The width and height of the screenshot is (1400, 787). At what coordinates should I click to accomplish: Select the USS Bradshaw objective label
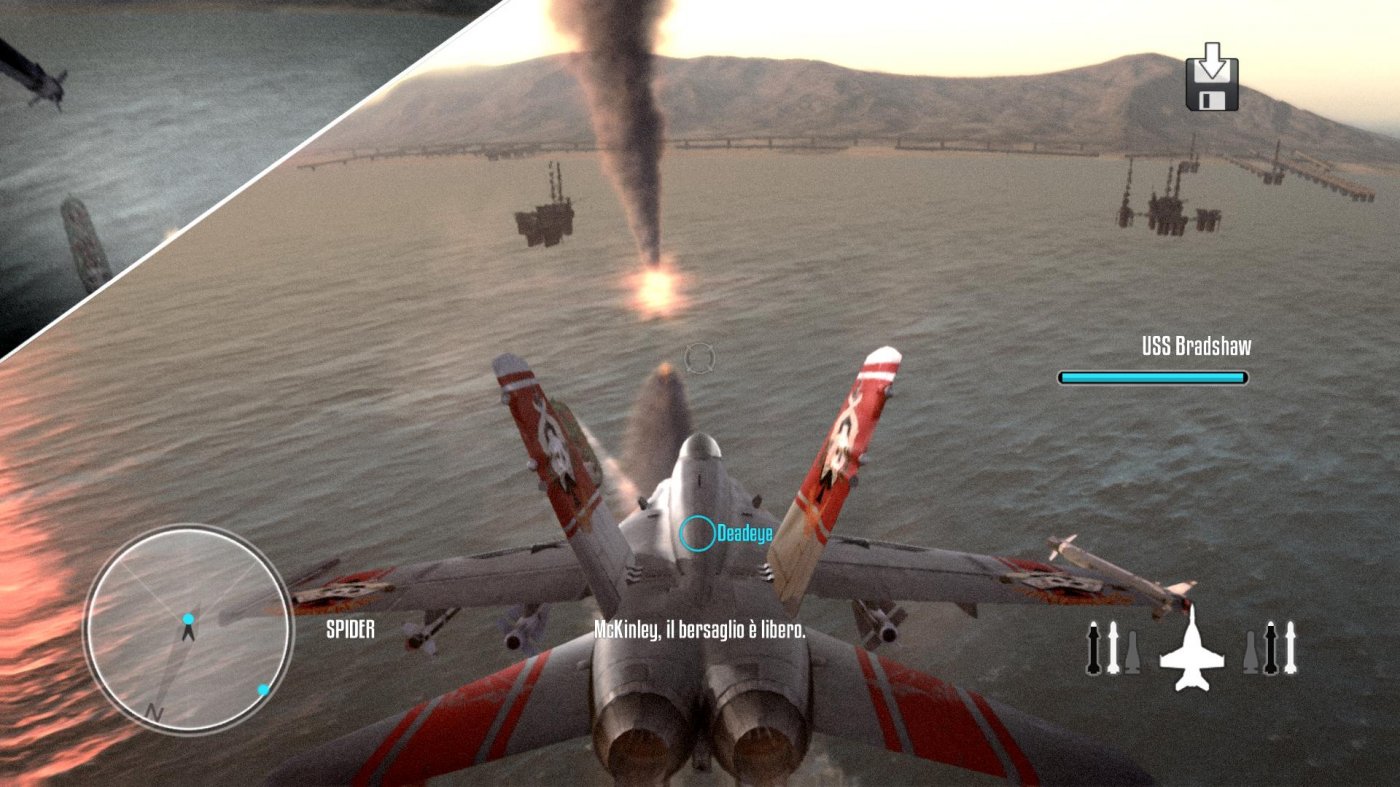(1198, 350)
